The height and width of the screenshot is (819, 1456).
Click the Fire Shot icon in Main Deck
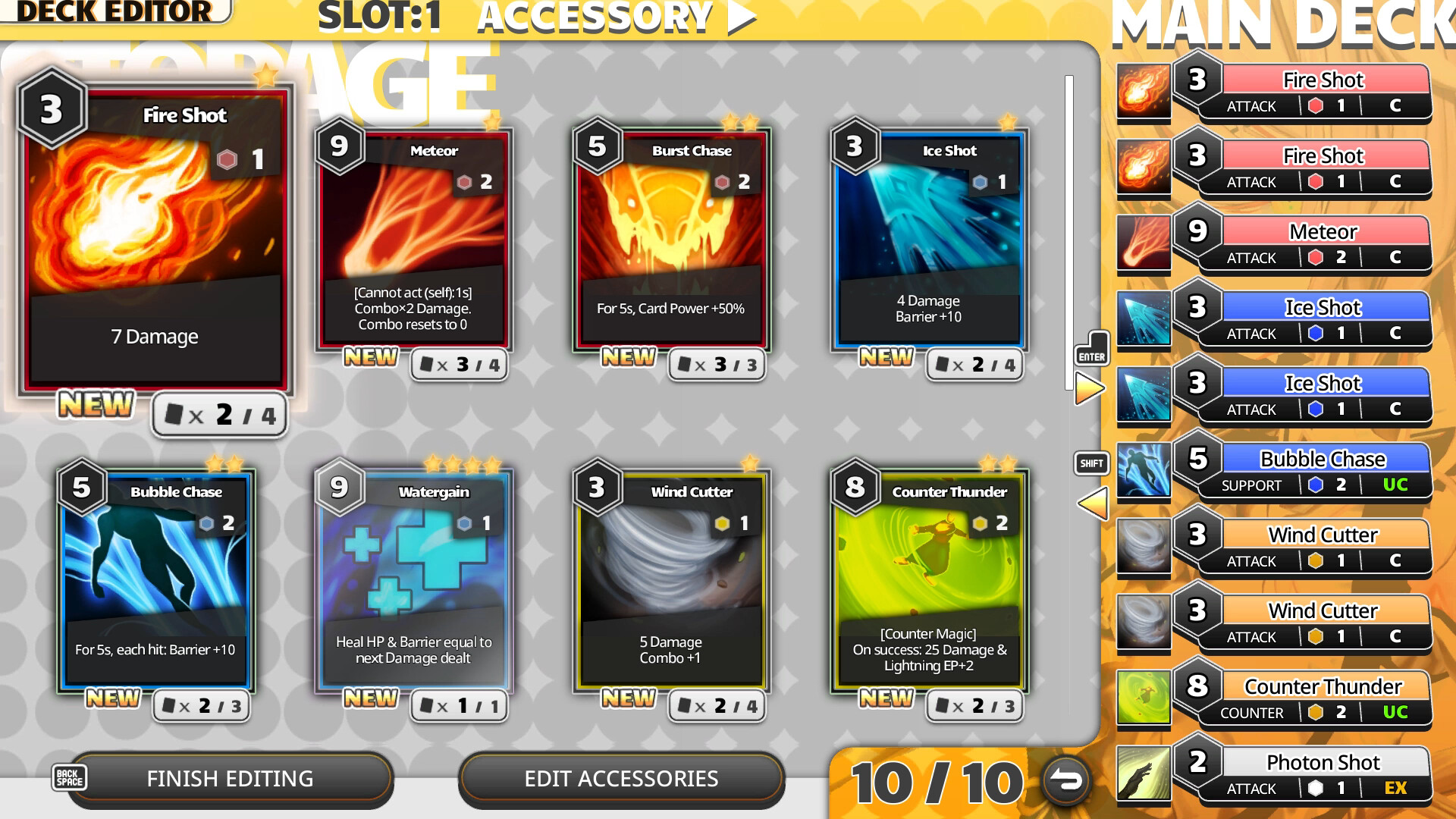click(x=1144, y=91)
